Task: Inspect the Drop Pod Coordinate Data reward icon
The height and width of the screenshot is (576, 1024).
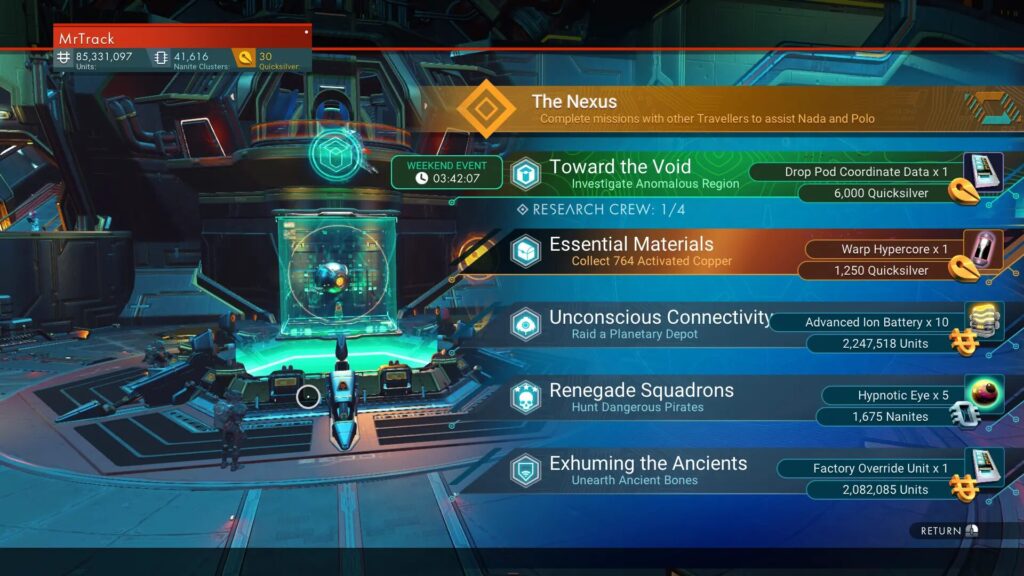Action: click(982, 171)
